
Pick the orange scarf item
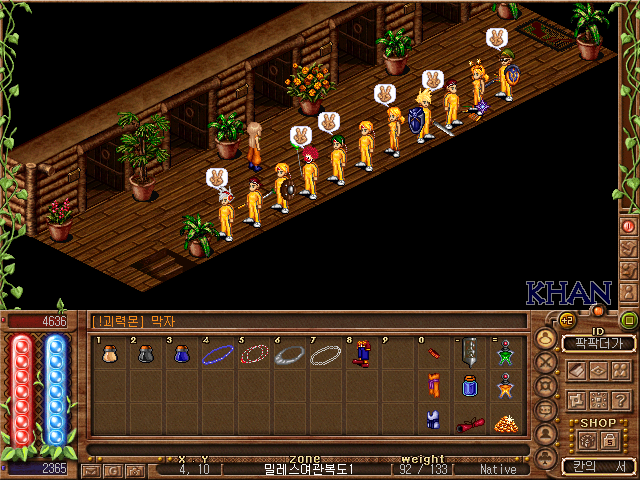[431, 386]
